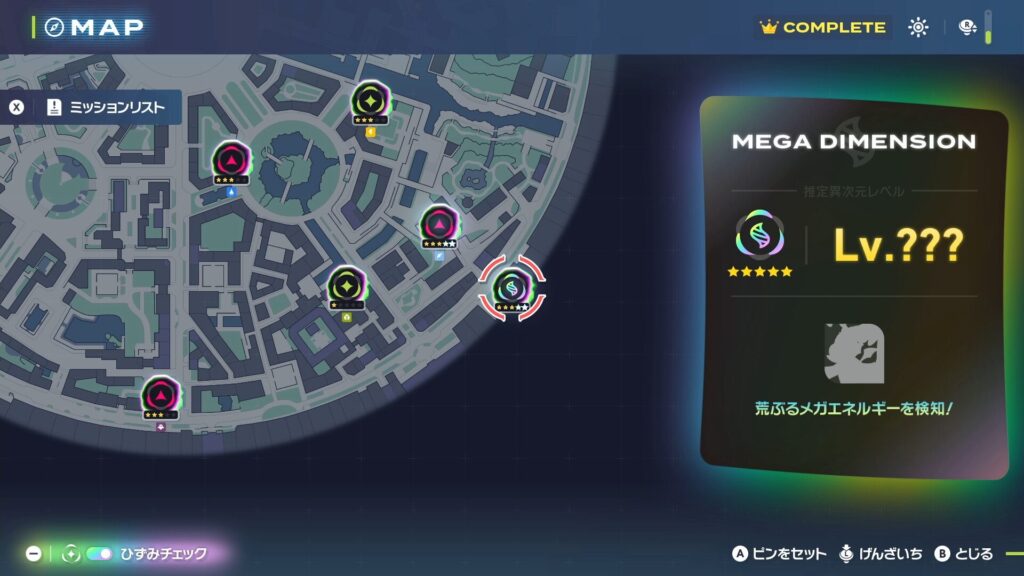Toggle the ひずみチェック distortion check switch
Screen dimensions: 1024x576
[100, 554]
